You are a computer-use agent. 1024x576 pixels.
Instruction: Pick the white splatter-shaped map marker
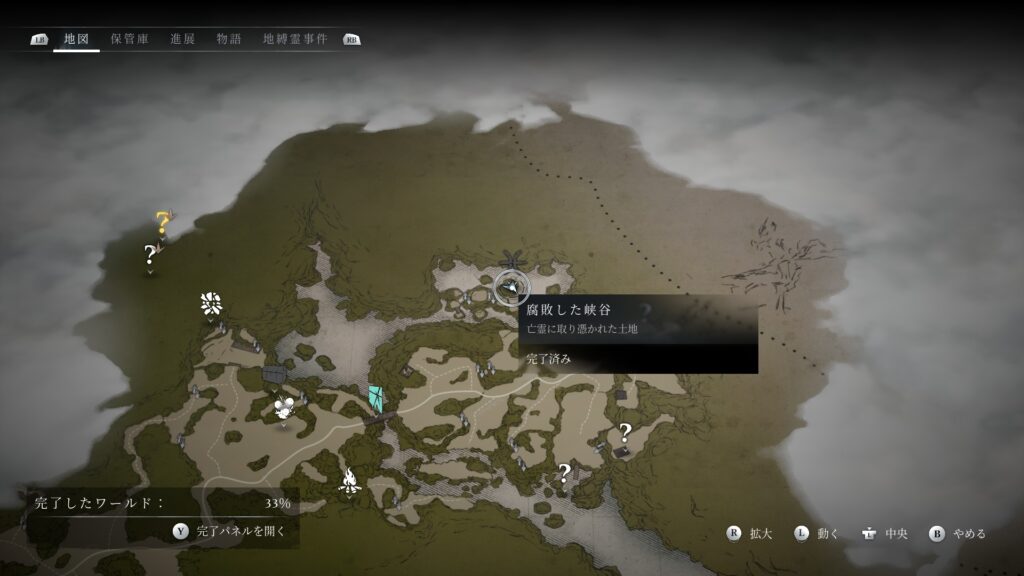point(210,303)
